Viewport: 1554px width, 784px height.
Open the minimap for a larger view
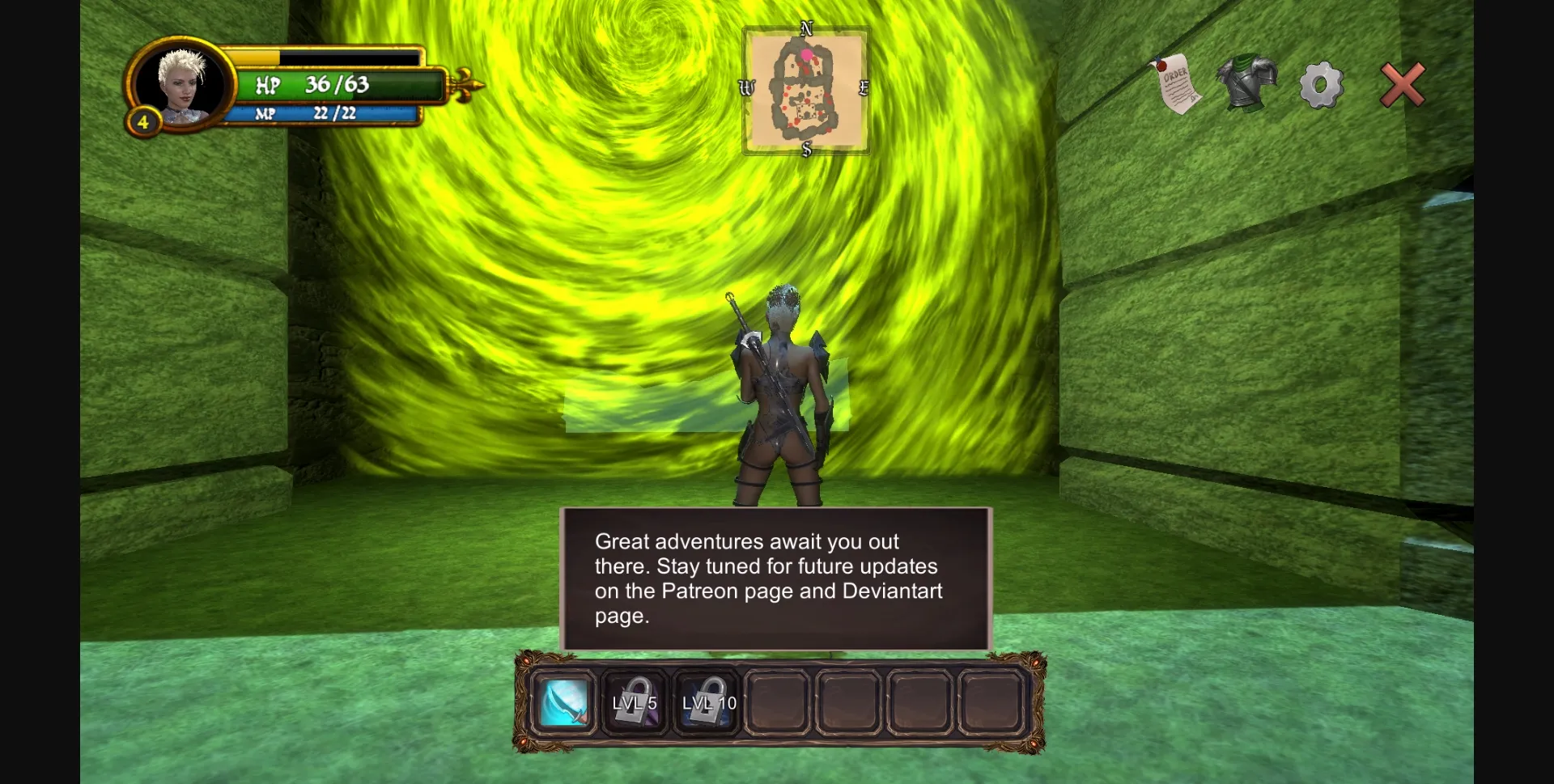coord(807,90)
